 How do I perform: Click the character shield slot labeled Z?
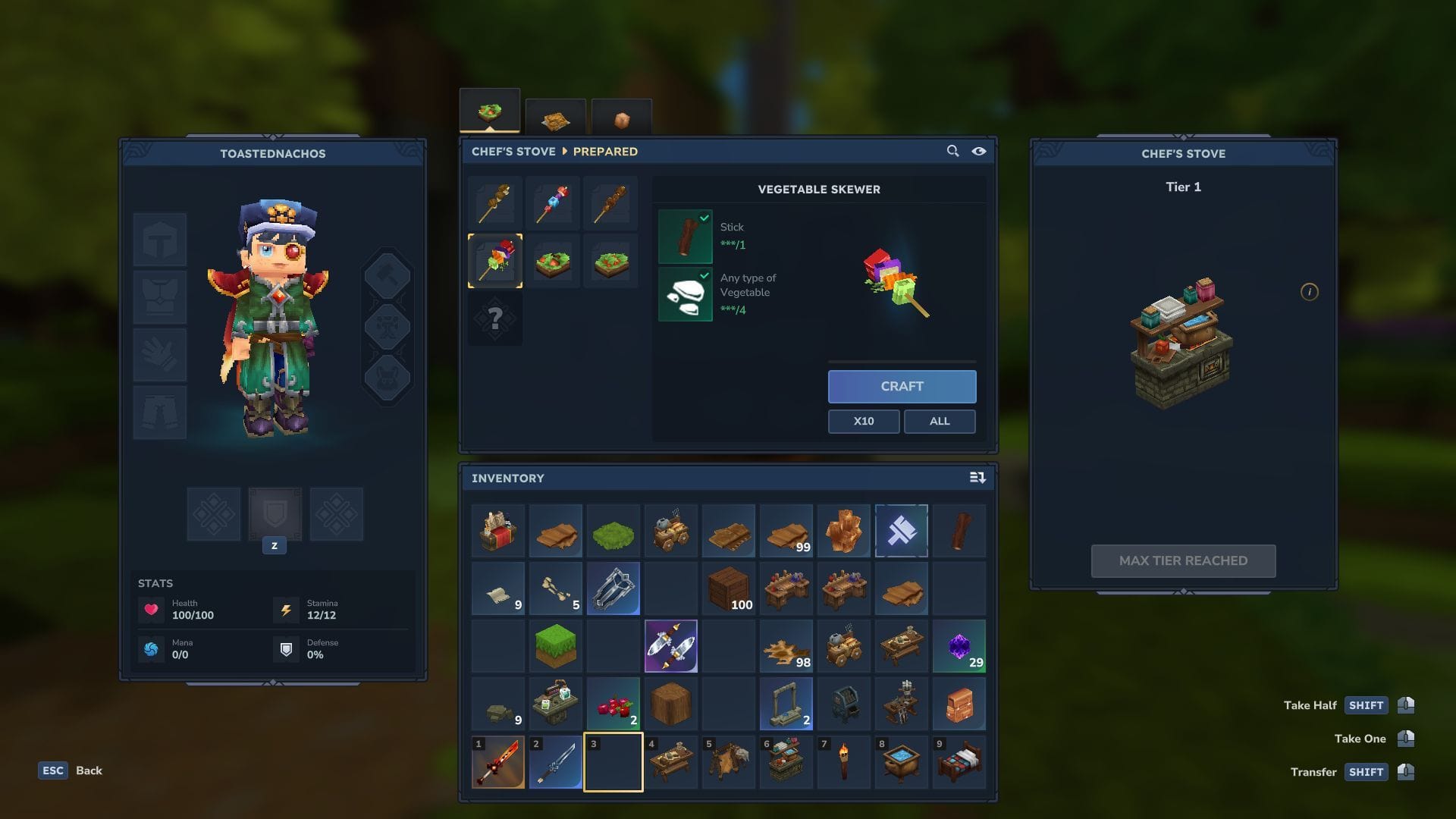(275, 514)
